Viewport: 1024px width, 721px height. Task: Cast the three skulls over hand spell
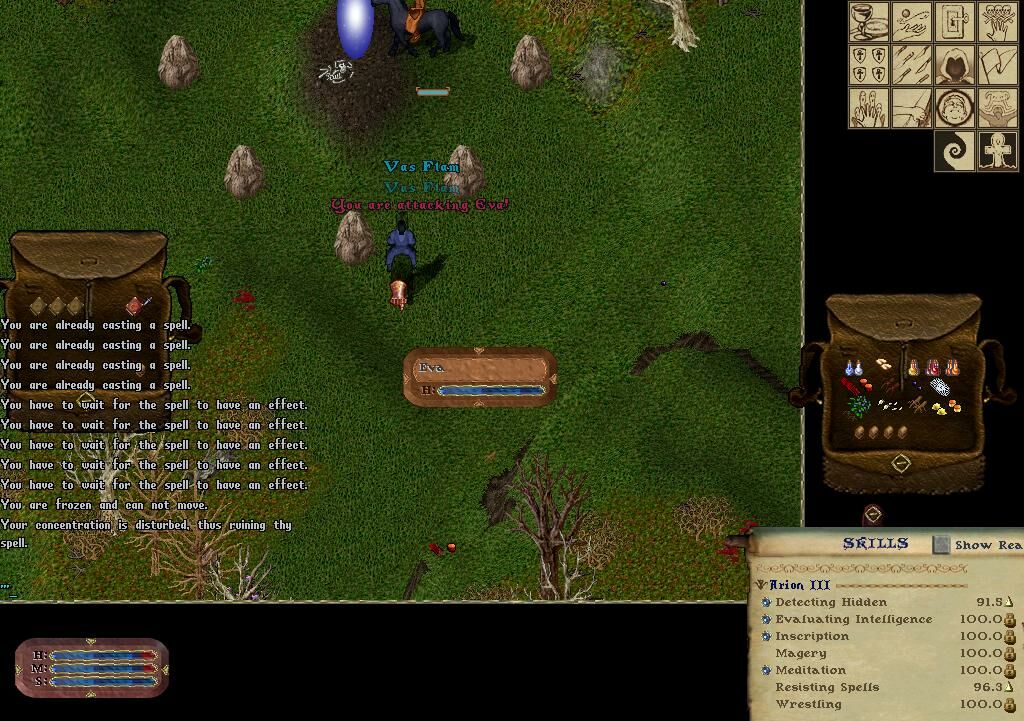tap(998, 22)
